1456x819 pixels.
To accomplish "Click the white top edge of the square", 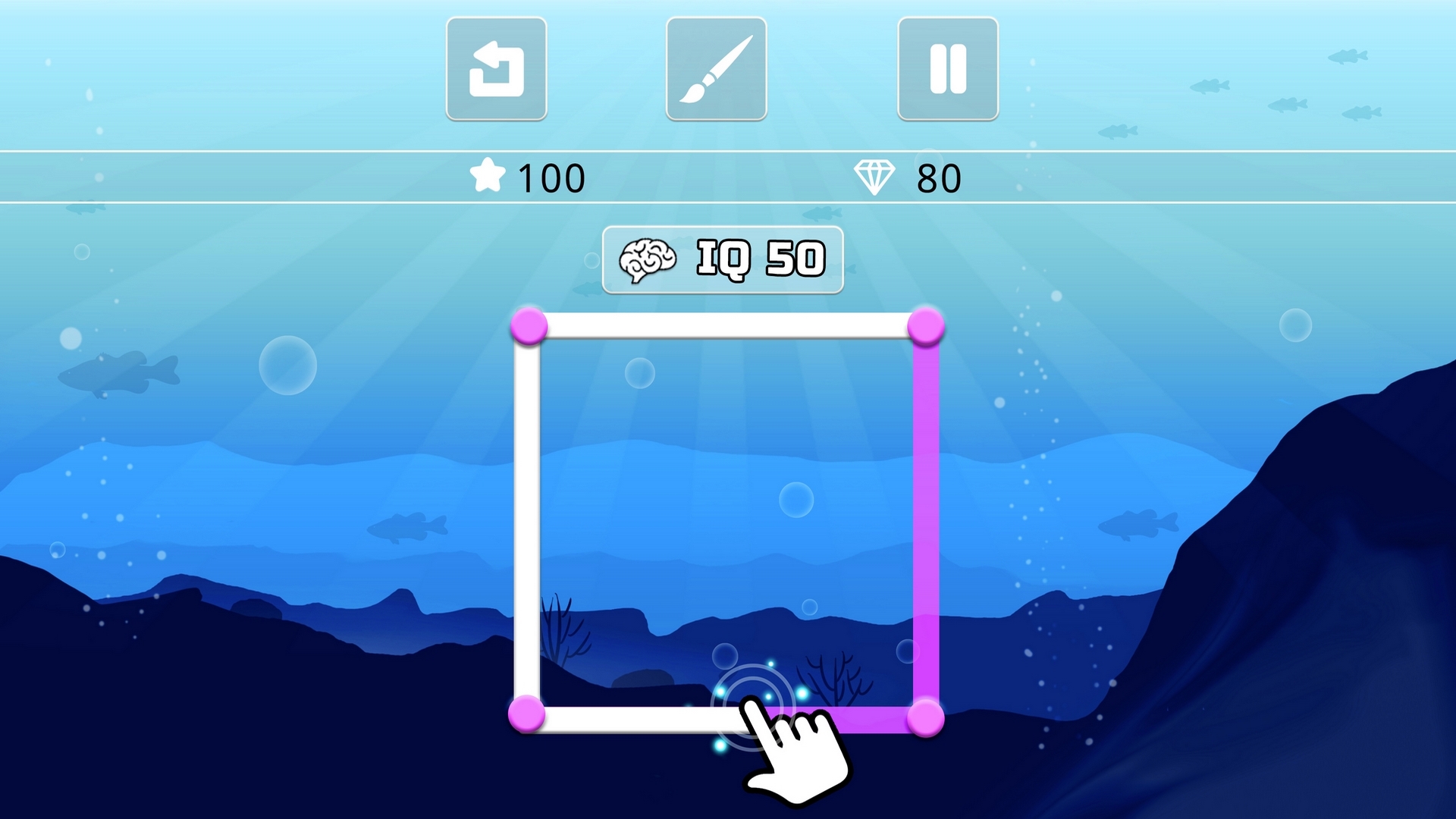I will click(x=728, y=326).
